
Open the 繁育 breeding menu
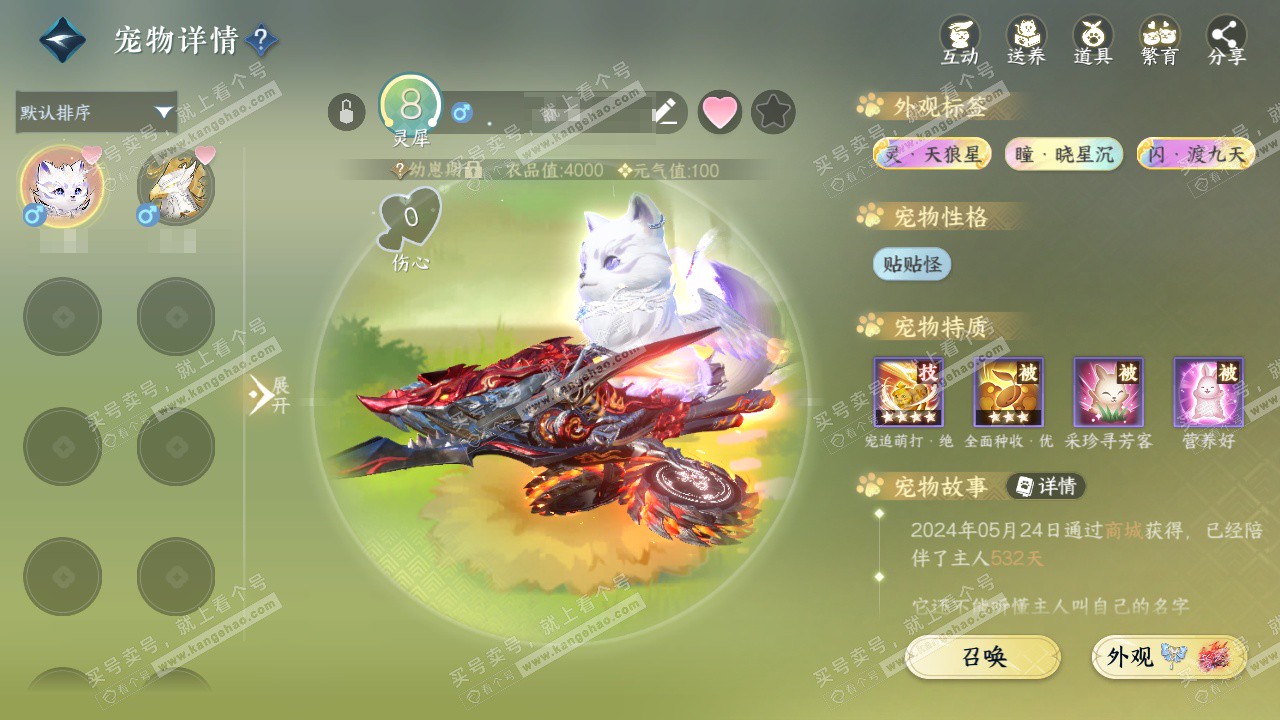click(x=1160, y=41)
